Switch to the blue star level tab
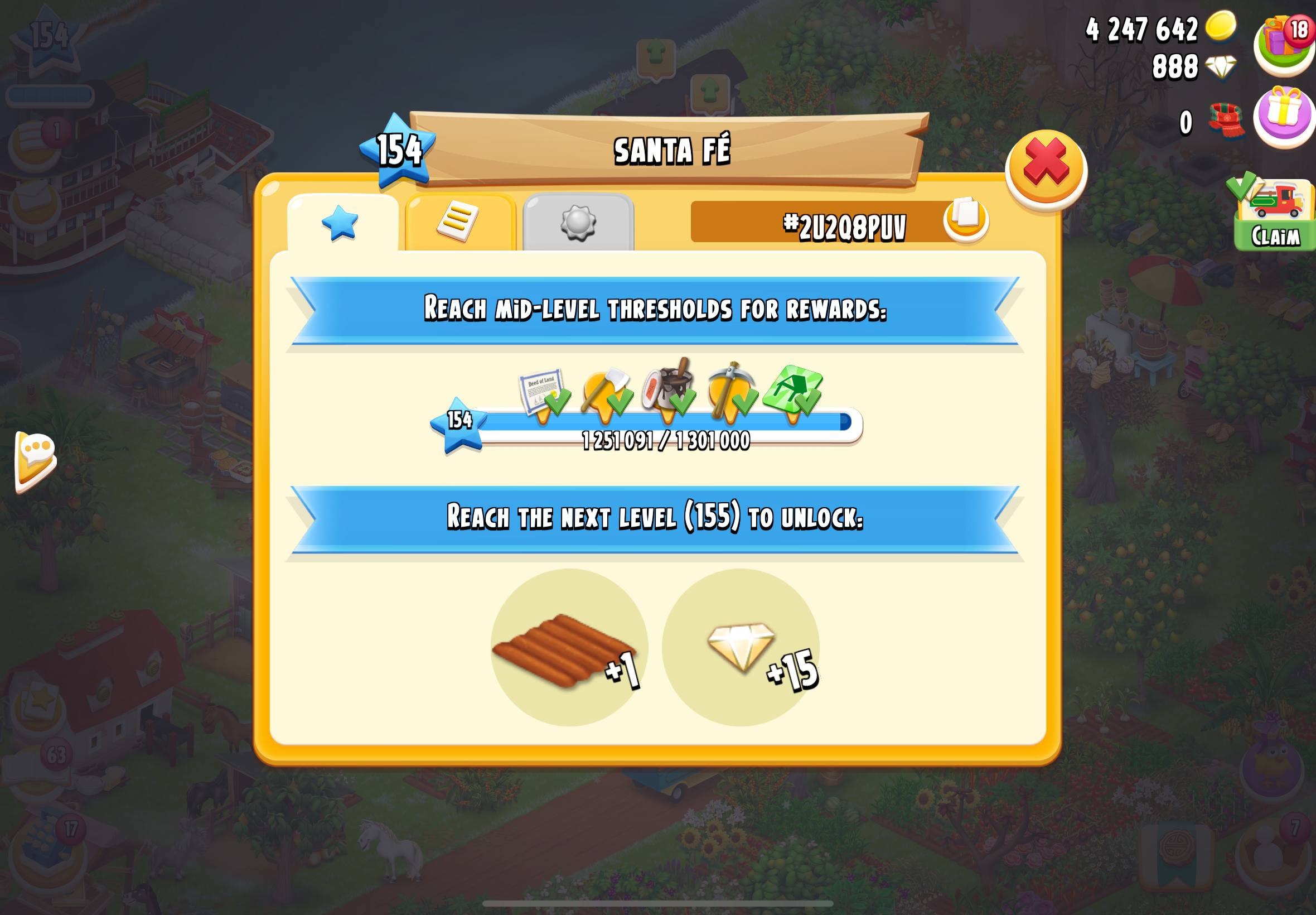Viewport: 1316px width, 915px height. pyautogui.click(x=341, y=223)
